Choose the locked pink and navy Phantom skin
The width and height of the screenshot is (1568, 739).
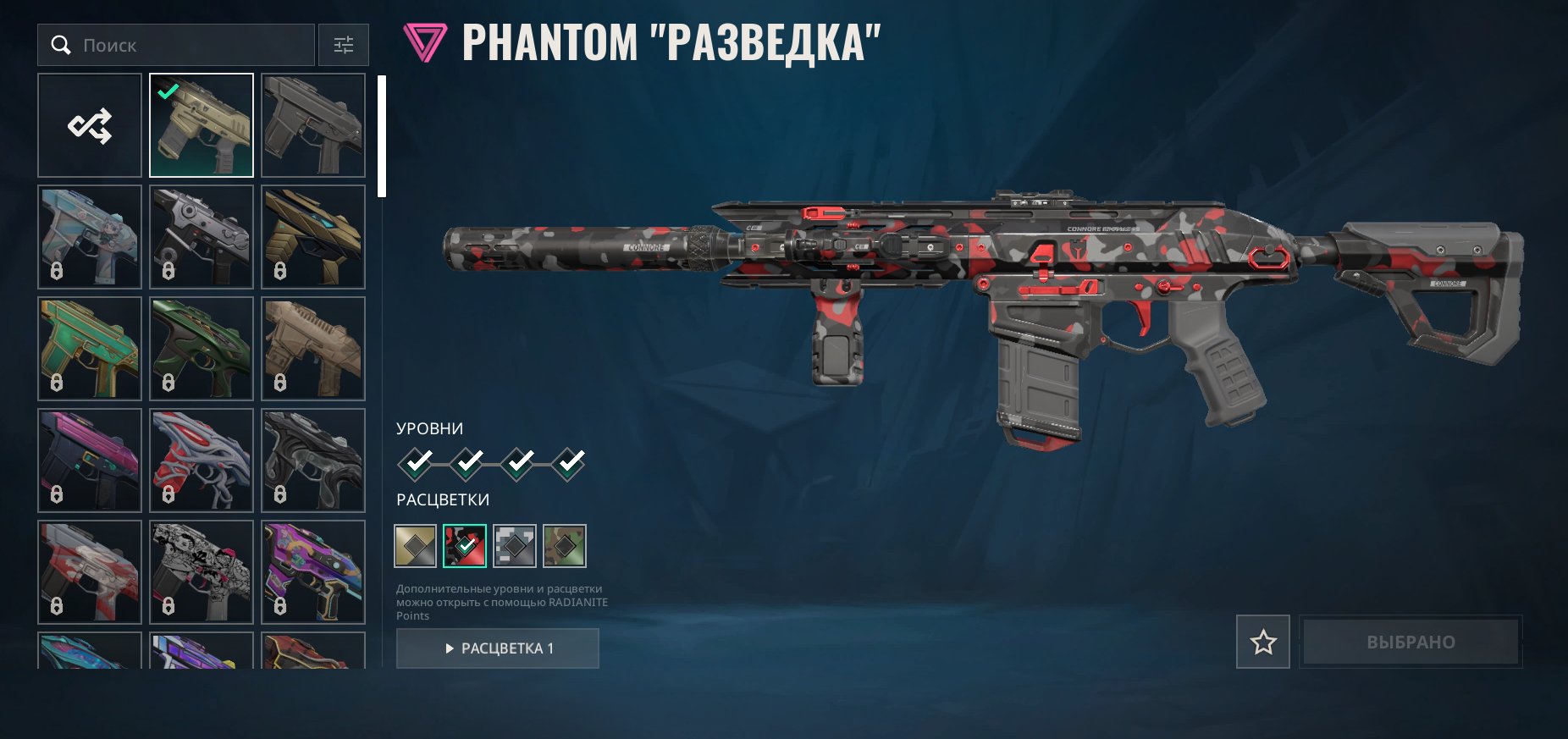click(90, 460)
